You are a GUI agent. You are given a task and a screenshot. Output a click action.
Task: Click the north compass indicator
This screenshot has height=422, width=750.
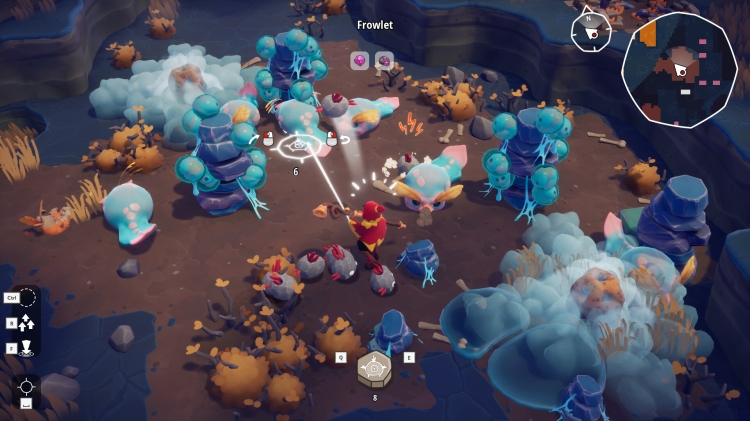pos(591,31)
